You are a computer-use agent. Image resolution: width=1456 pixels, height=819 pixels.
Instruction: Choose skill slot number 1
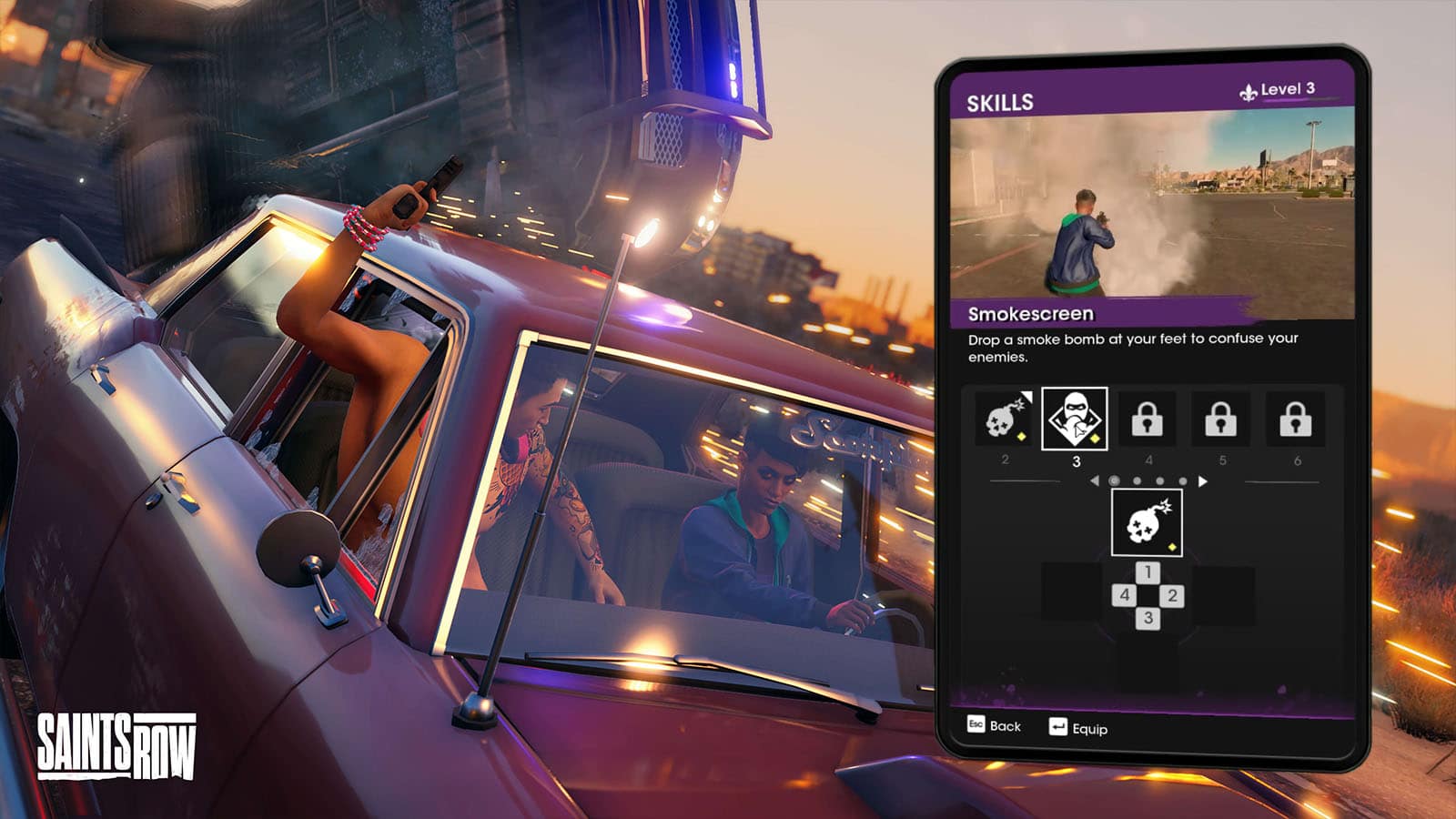coord(1148,572)
